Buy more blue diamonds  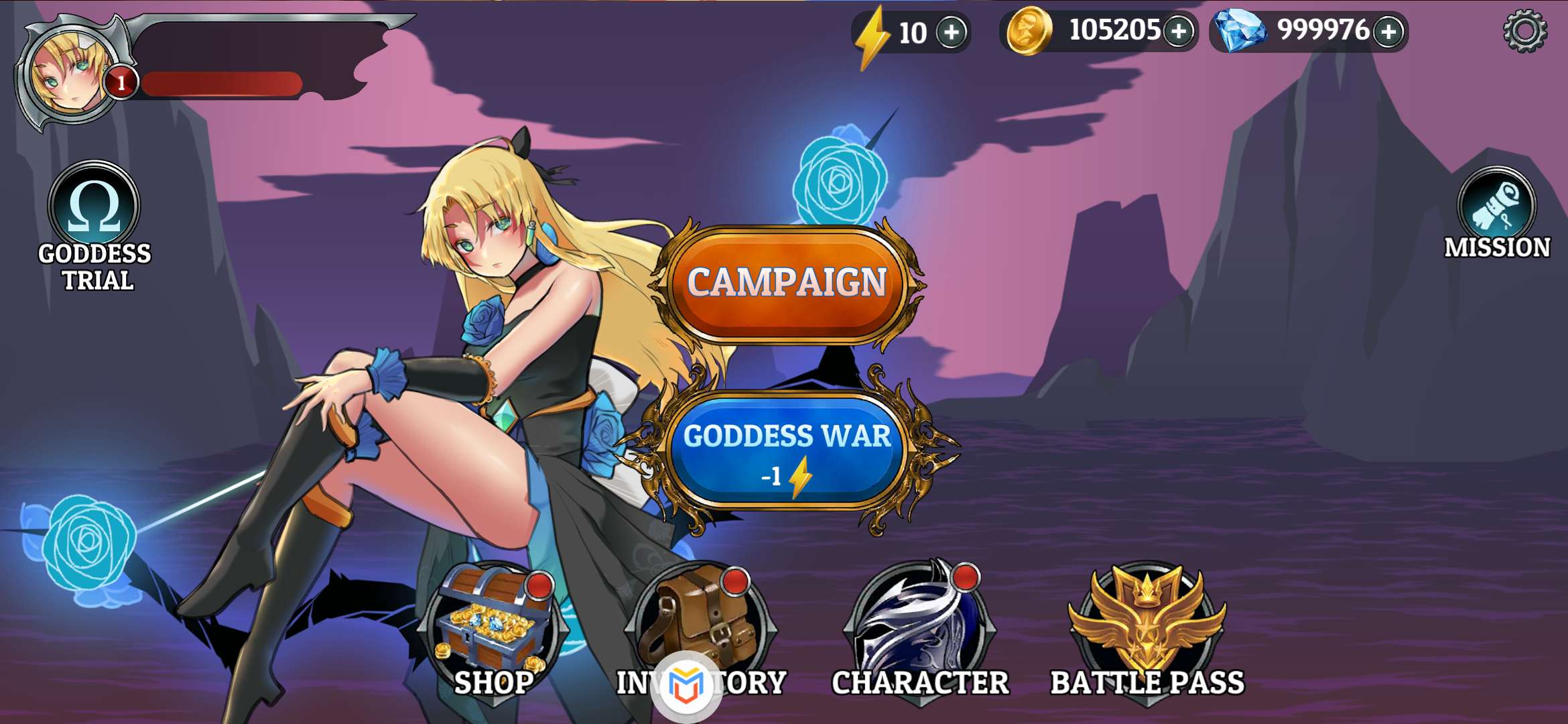(x=1388, y=31)
